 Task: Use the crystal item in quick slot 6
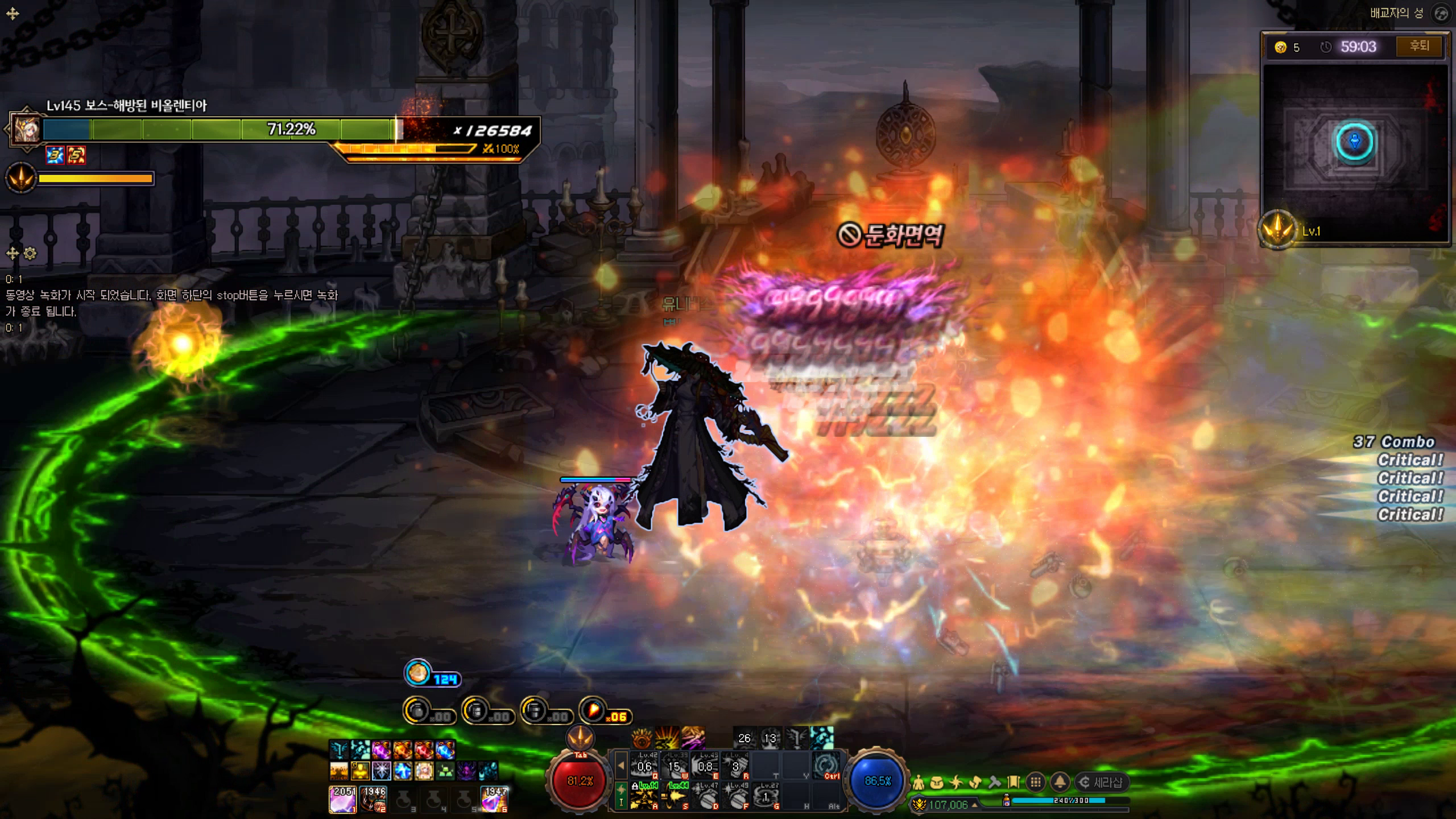click(494, 799)
